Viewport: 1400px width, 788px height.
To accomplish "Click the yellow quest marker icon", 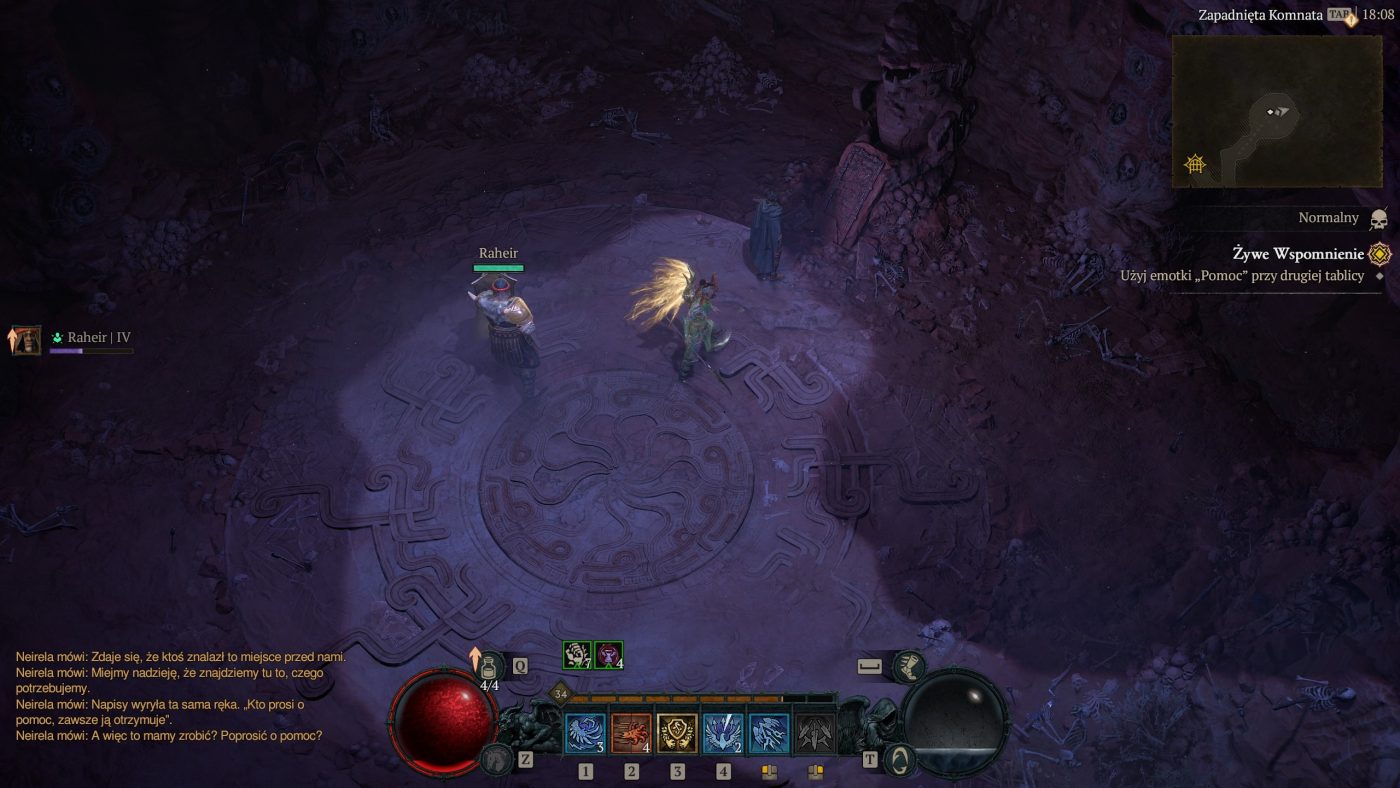I will pos(1380,254).
